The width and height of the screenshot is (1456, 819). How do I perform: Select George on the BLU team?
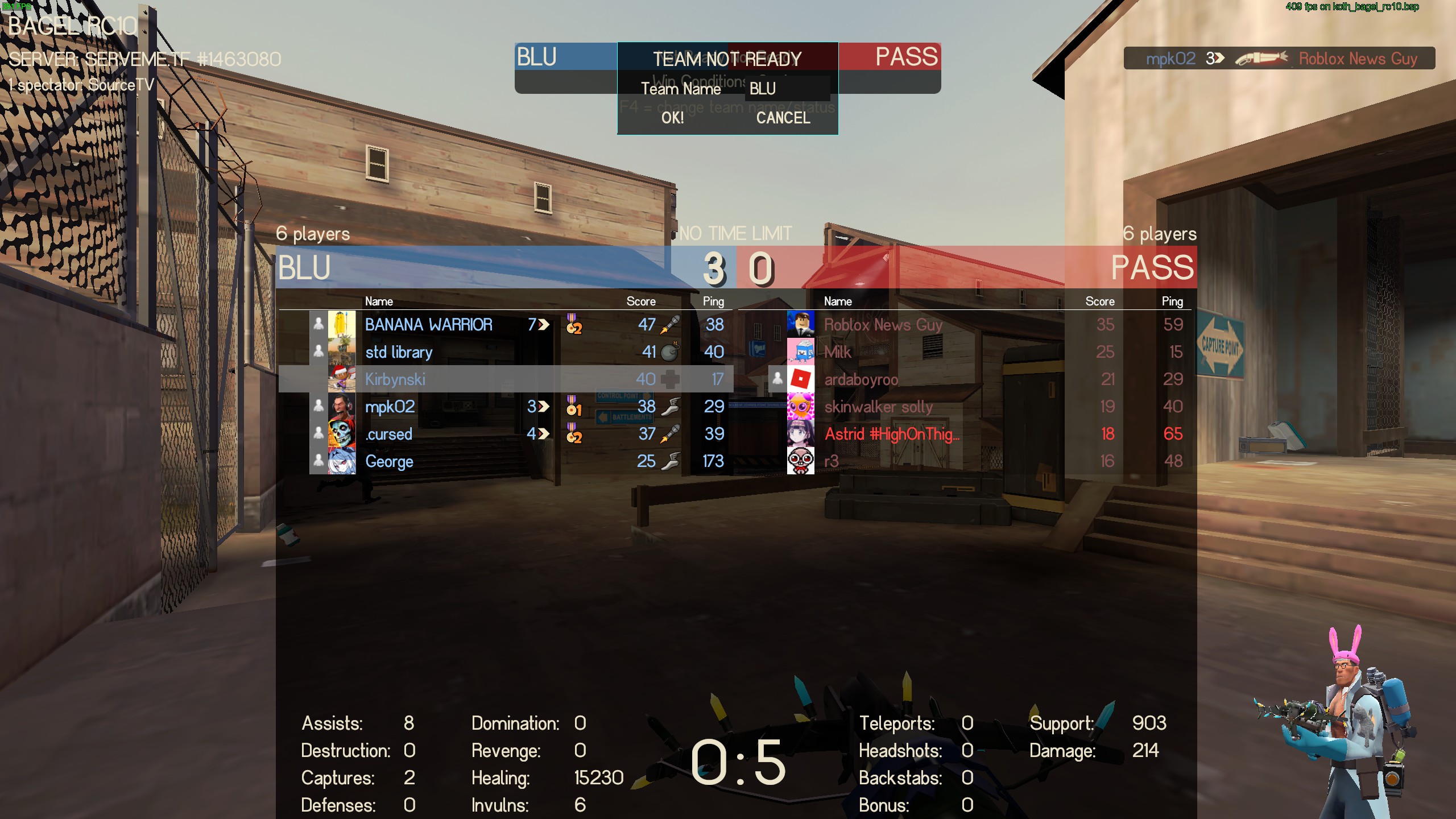coord(389,461)
